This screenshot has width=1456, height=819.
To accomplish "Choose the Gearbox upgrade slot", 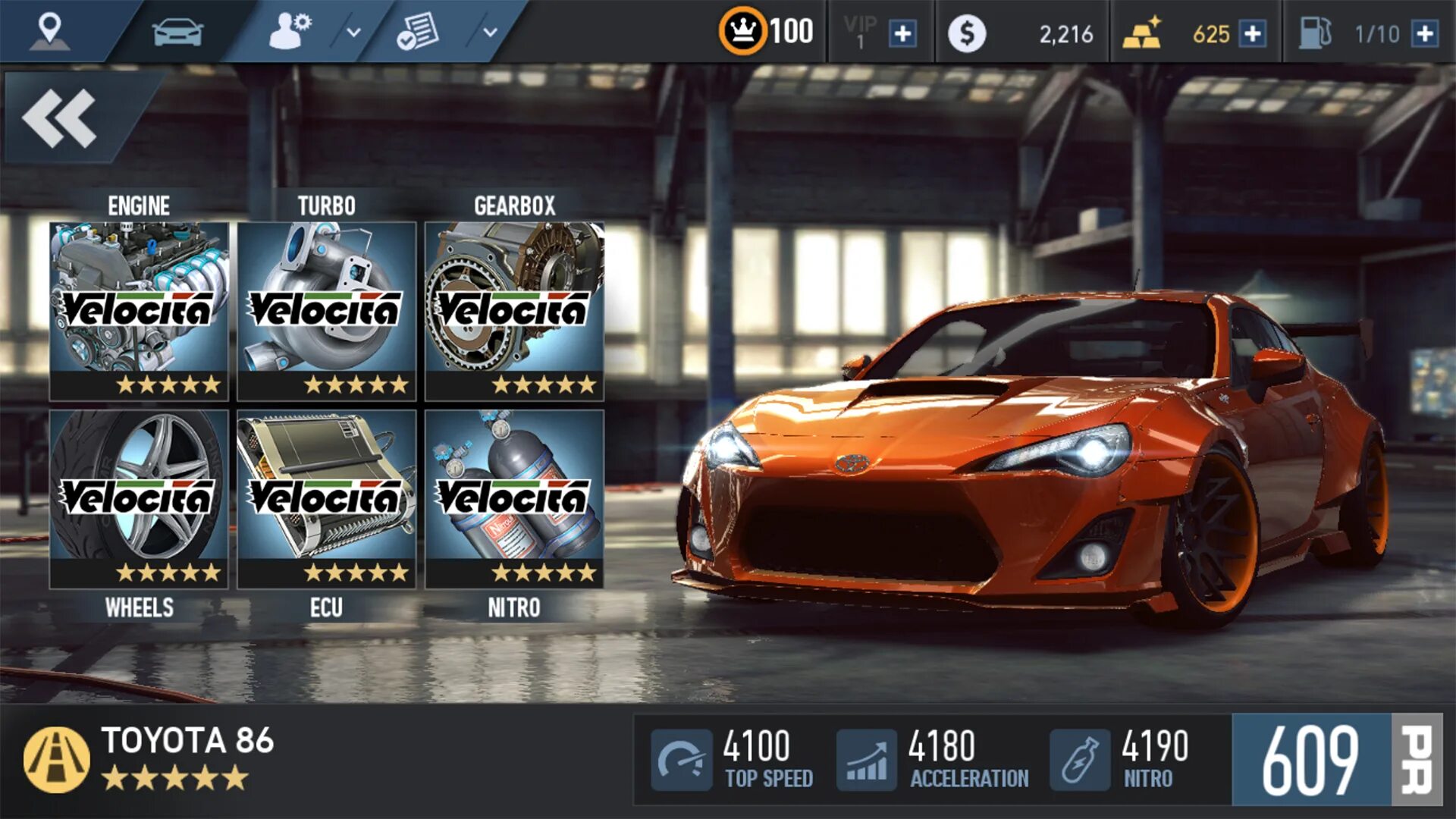I will 515,311.
